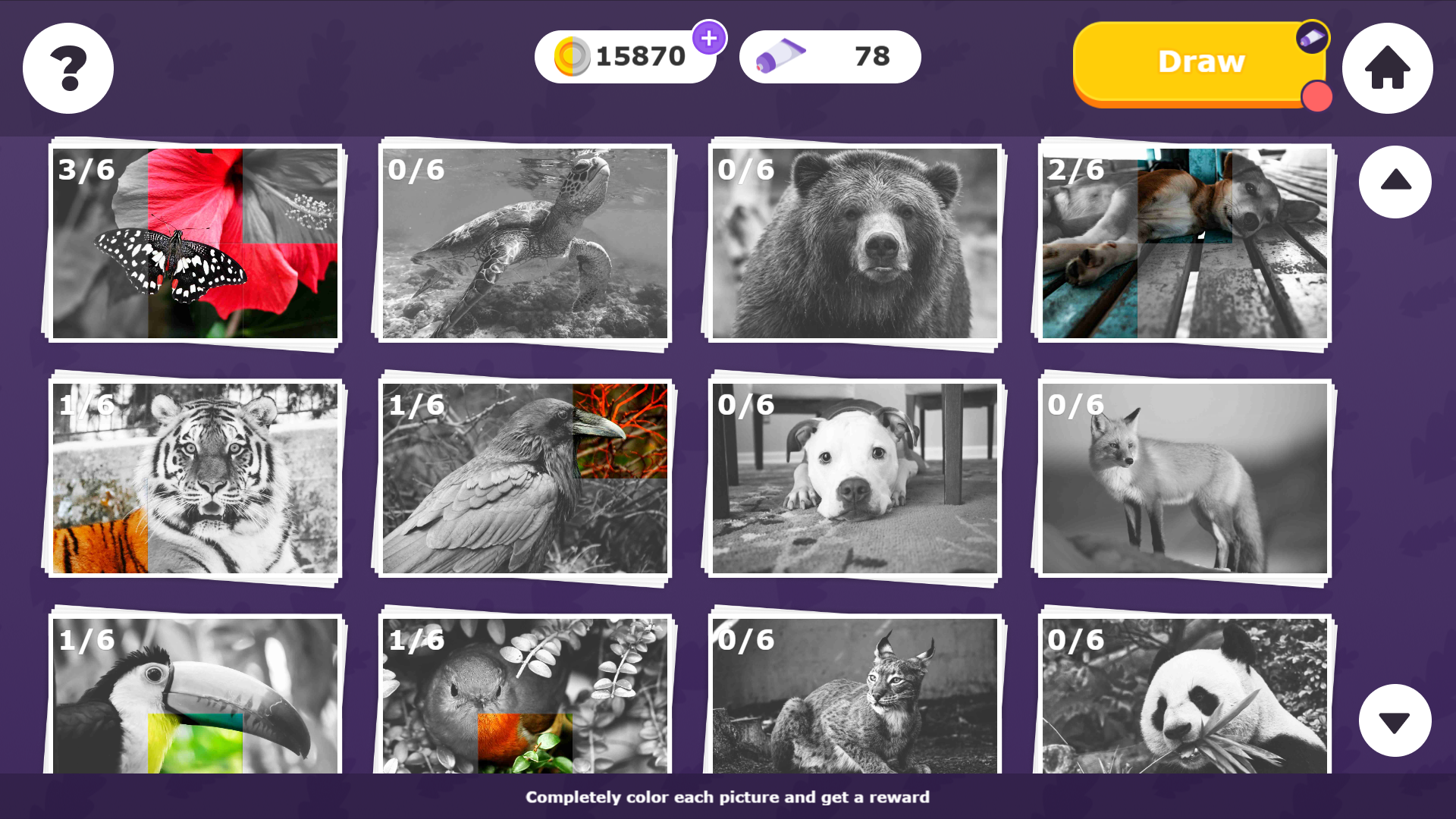This screenshot has width=1456, height=819.
Task: Tap the red notification dot on Draw
Action: tap(1317, 96)
